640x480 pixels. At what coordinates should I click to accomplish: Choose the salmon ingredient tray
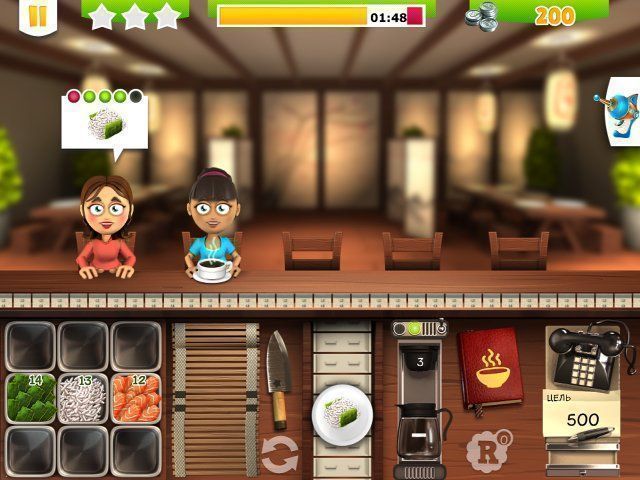(135, 397)
